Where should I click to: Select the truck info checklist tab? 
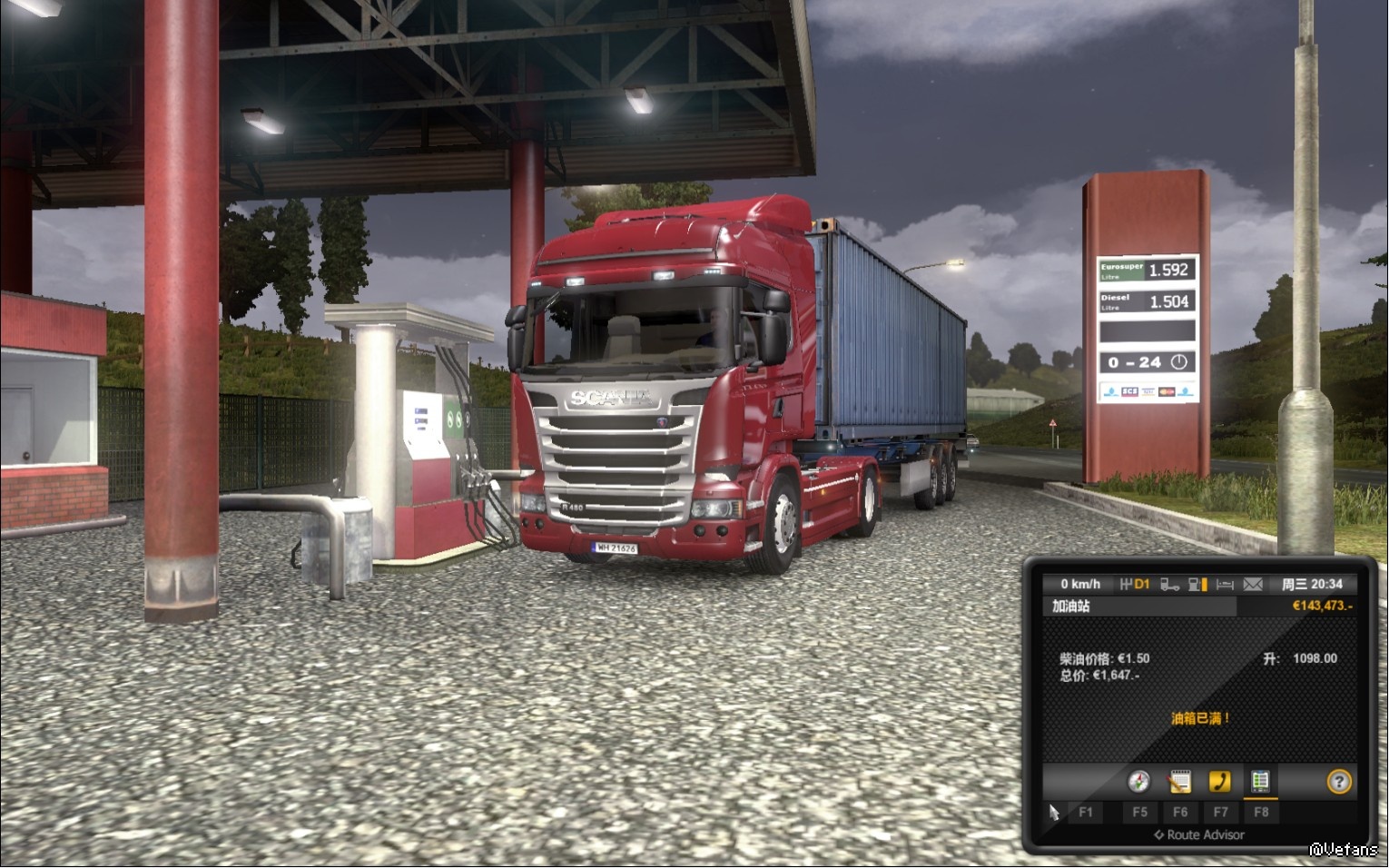tap(1260, 782)
